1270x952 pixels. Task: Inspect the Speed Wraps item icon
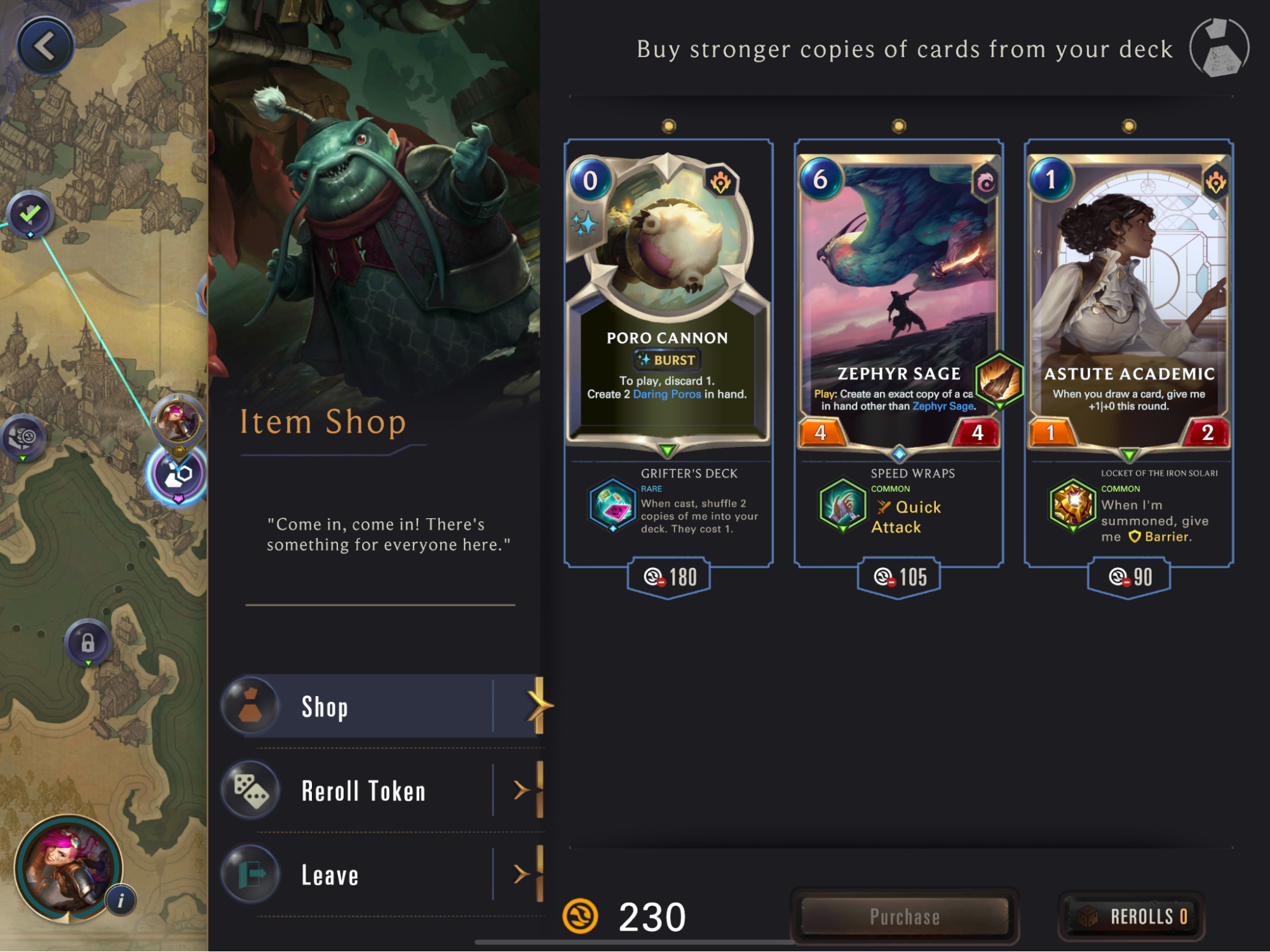(843, 506)
